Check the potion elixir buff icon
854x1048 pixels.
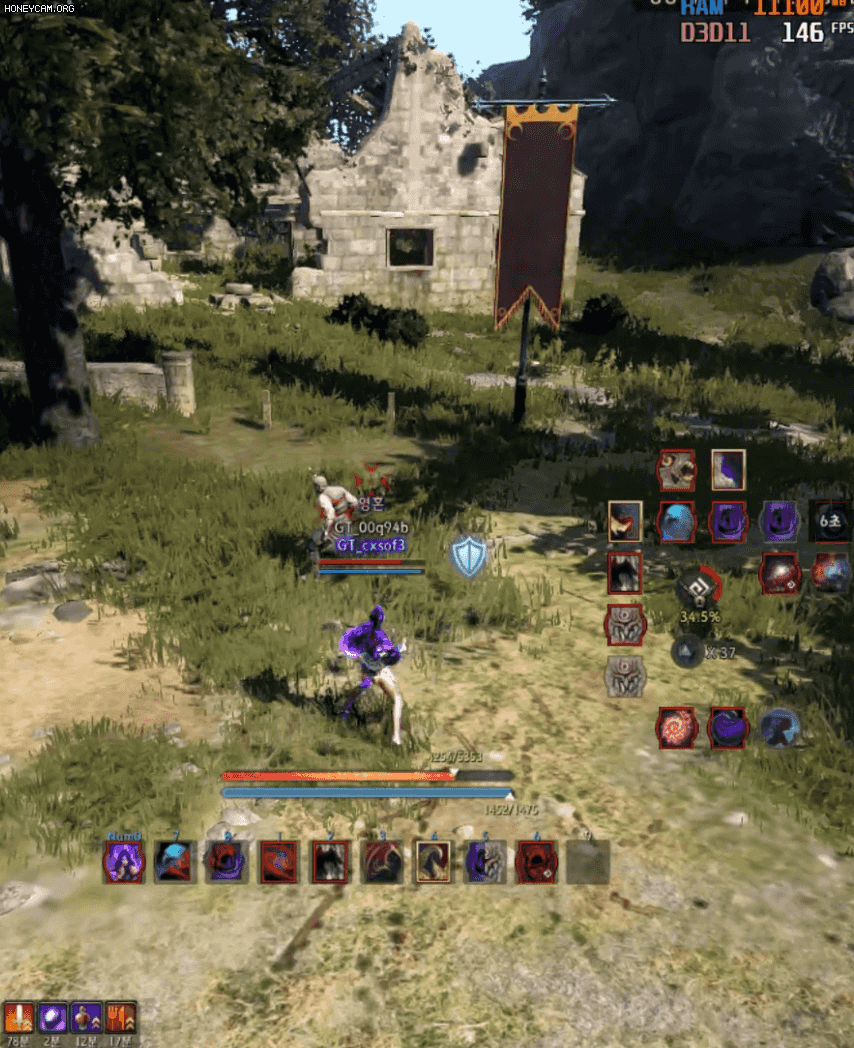[x=86, y=1018]
